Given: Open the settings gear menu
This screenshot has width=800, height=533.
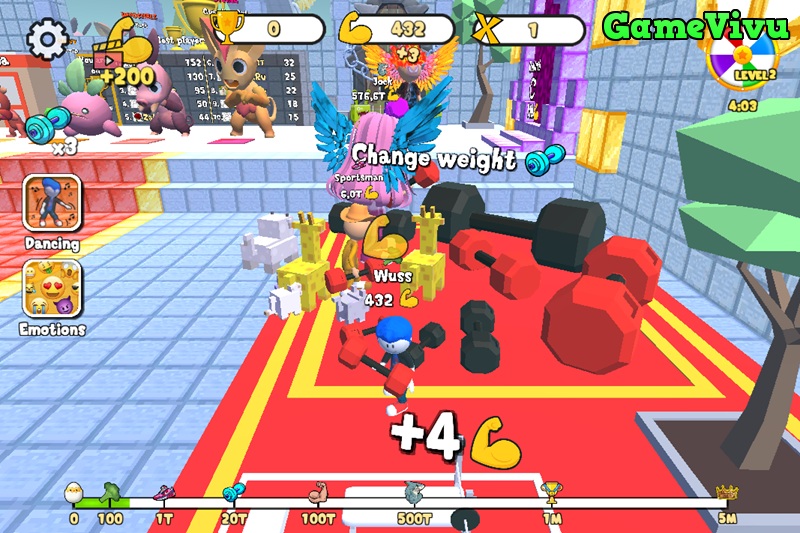Looking at the screenshot, I should [x=46, y=40].
